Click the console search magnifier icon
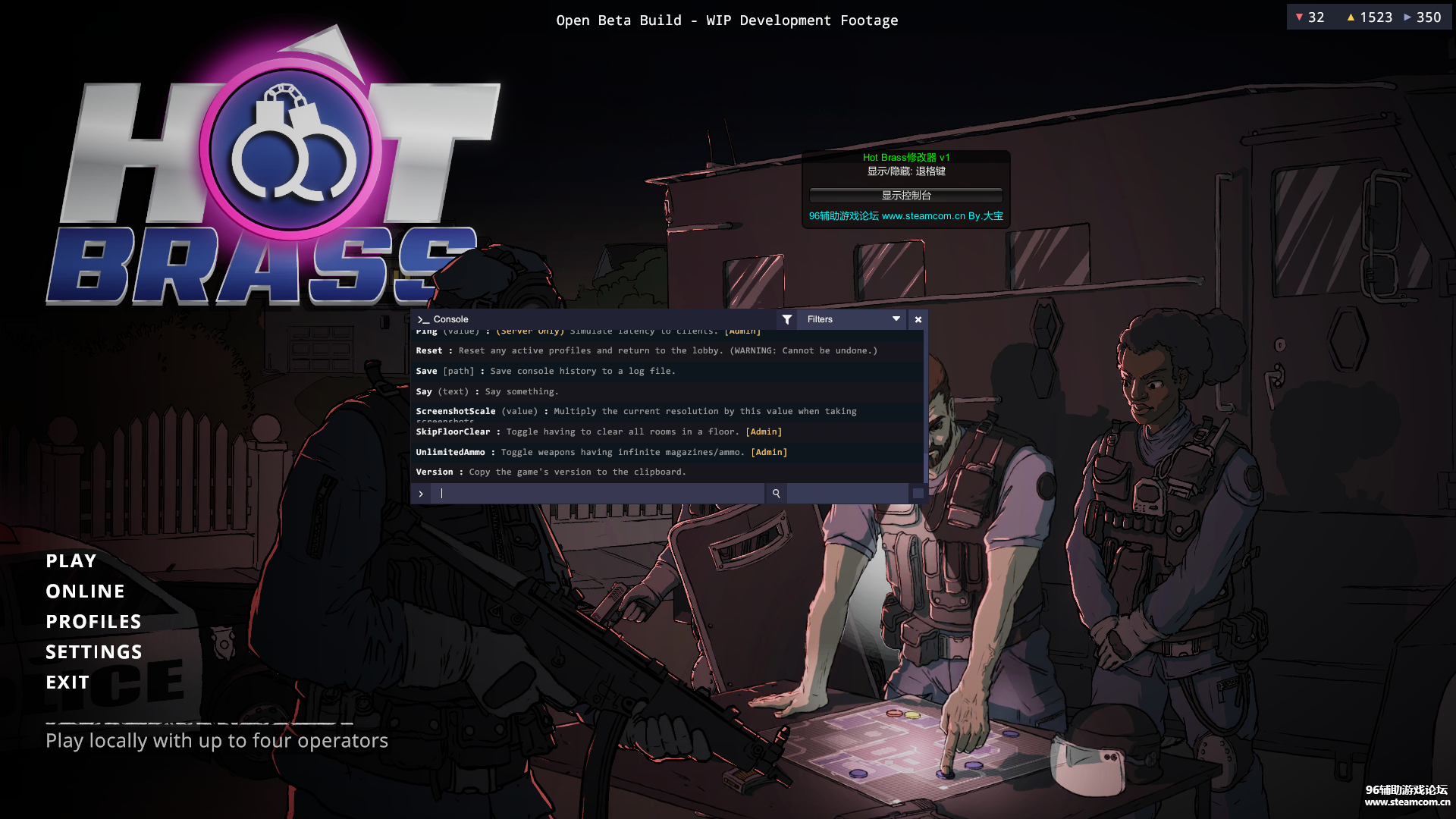Viewport: 1456px width, 819px height. pos(776,494)
